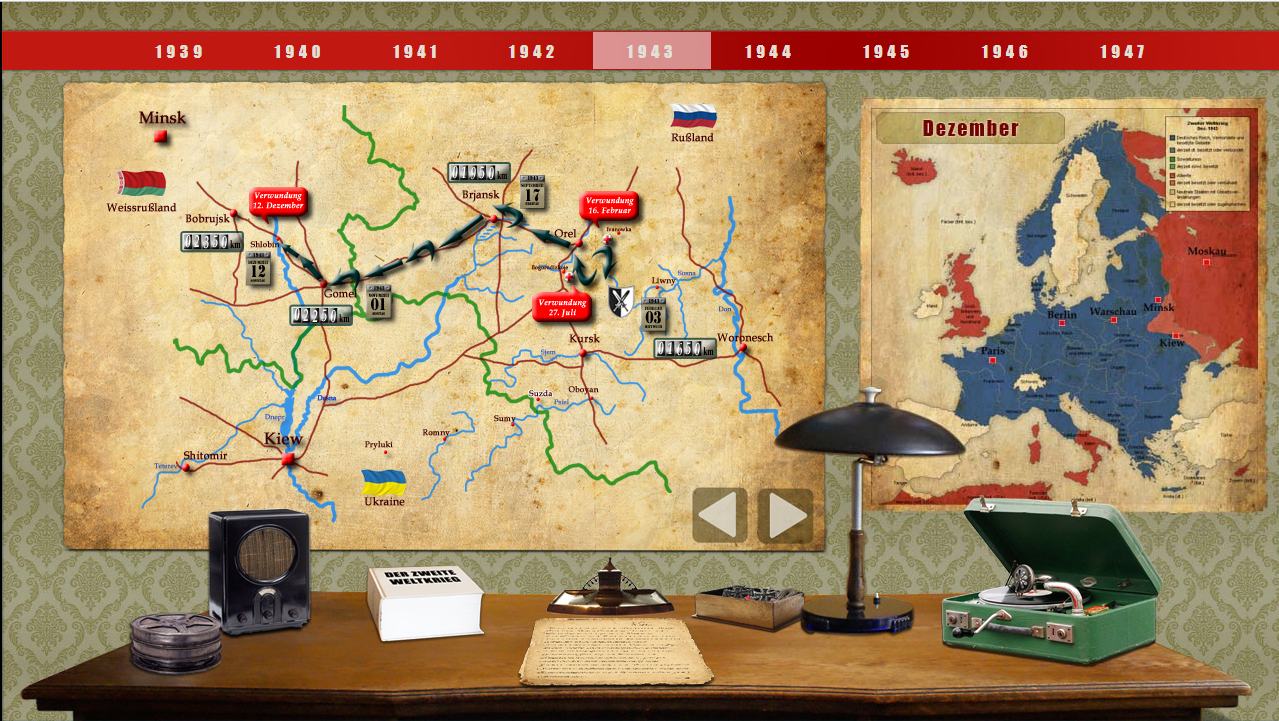The width and height of the screenshot is (1279, 721).
Task: Open the handwritten letter on the desk
Action: coord(615,650)
